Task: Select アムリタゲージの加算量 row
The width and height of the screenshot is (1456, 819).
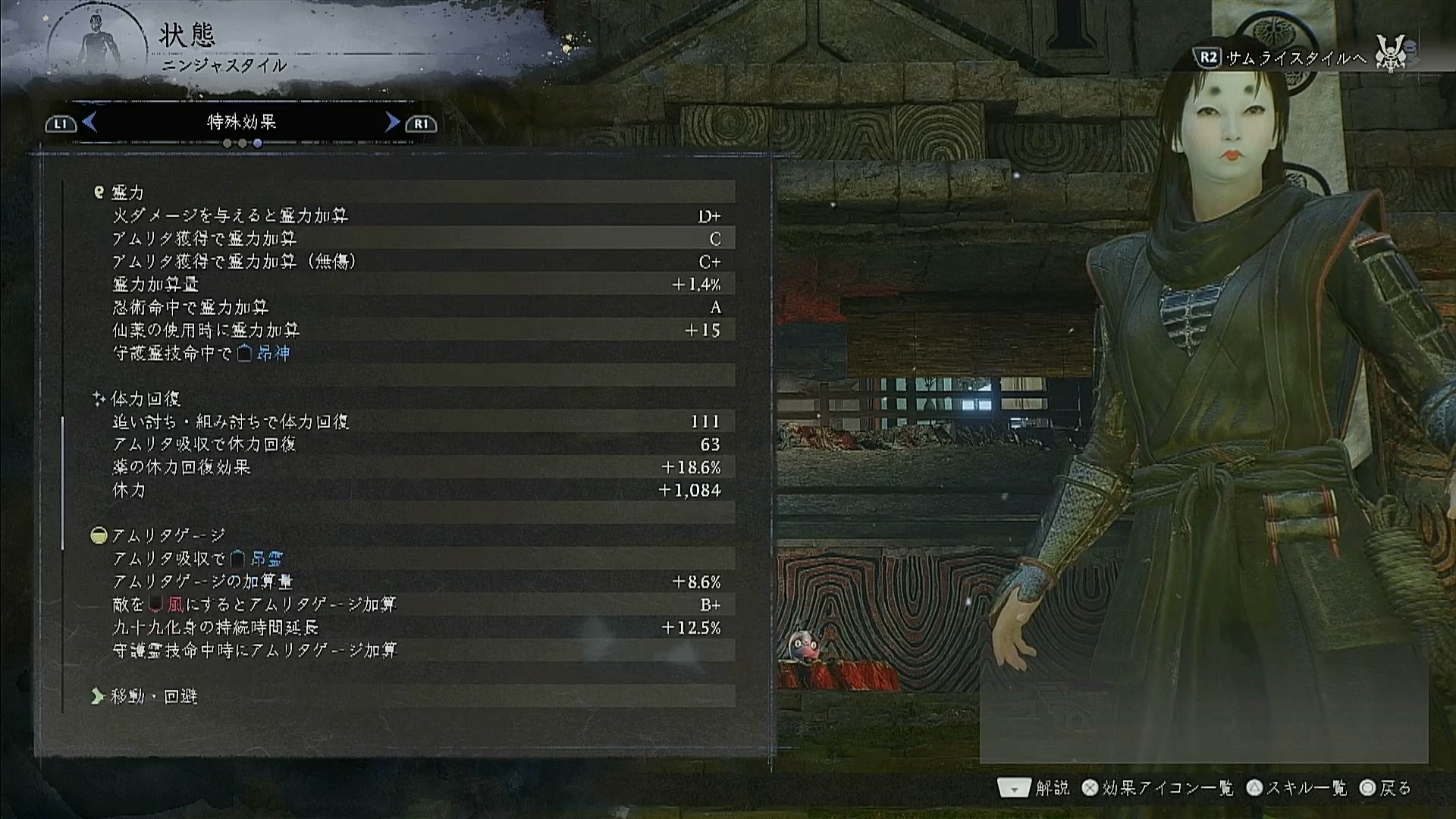Action: [416, 582]
